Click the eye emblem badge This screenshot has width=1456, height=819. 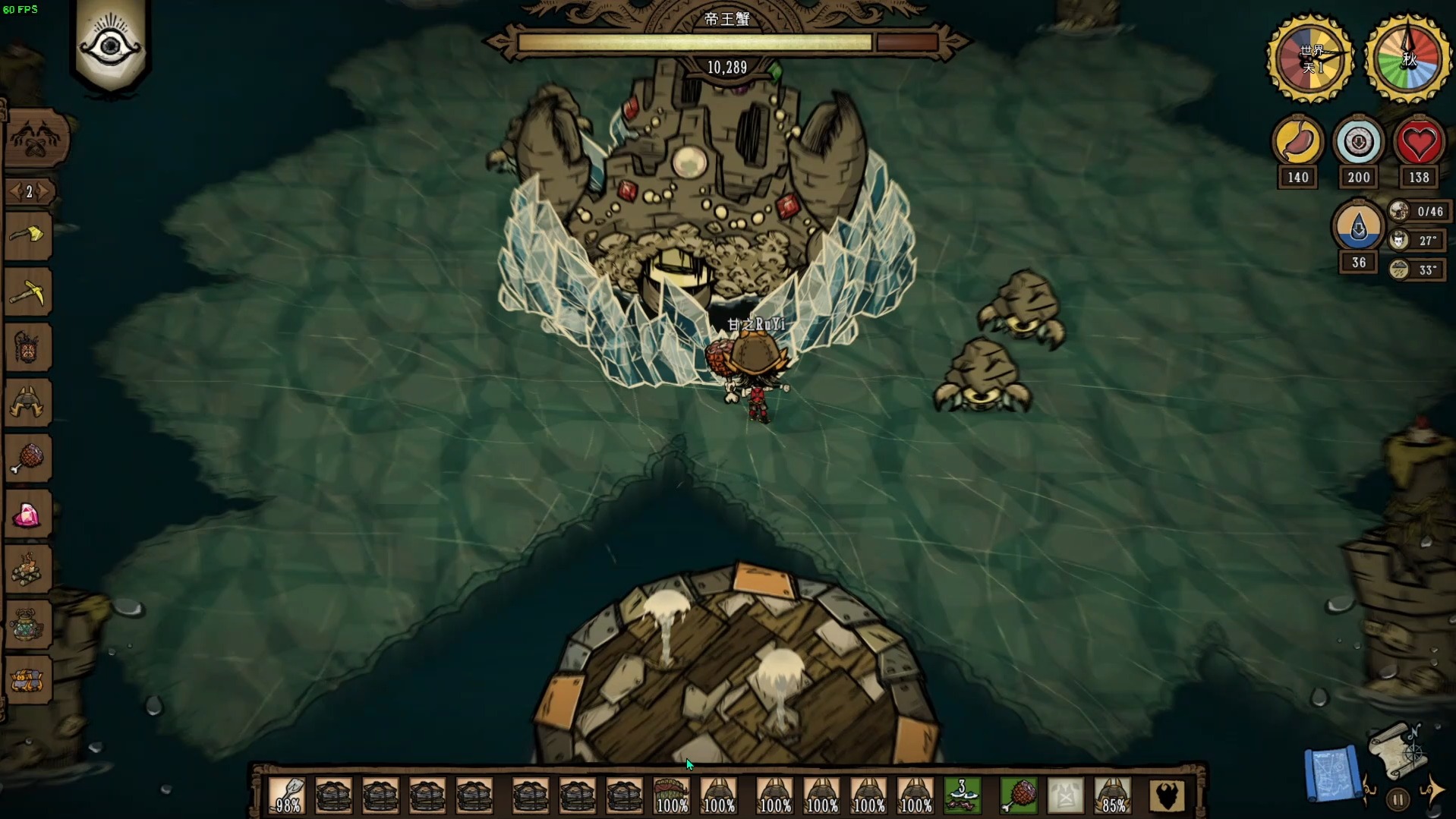click(111, 46)
